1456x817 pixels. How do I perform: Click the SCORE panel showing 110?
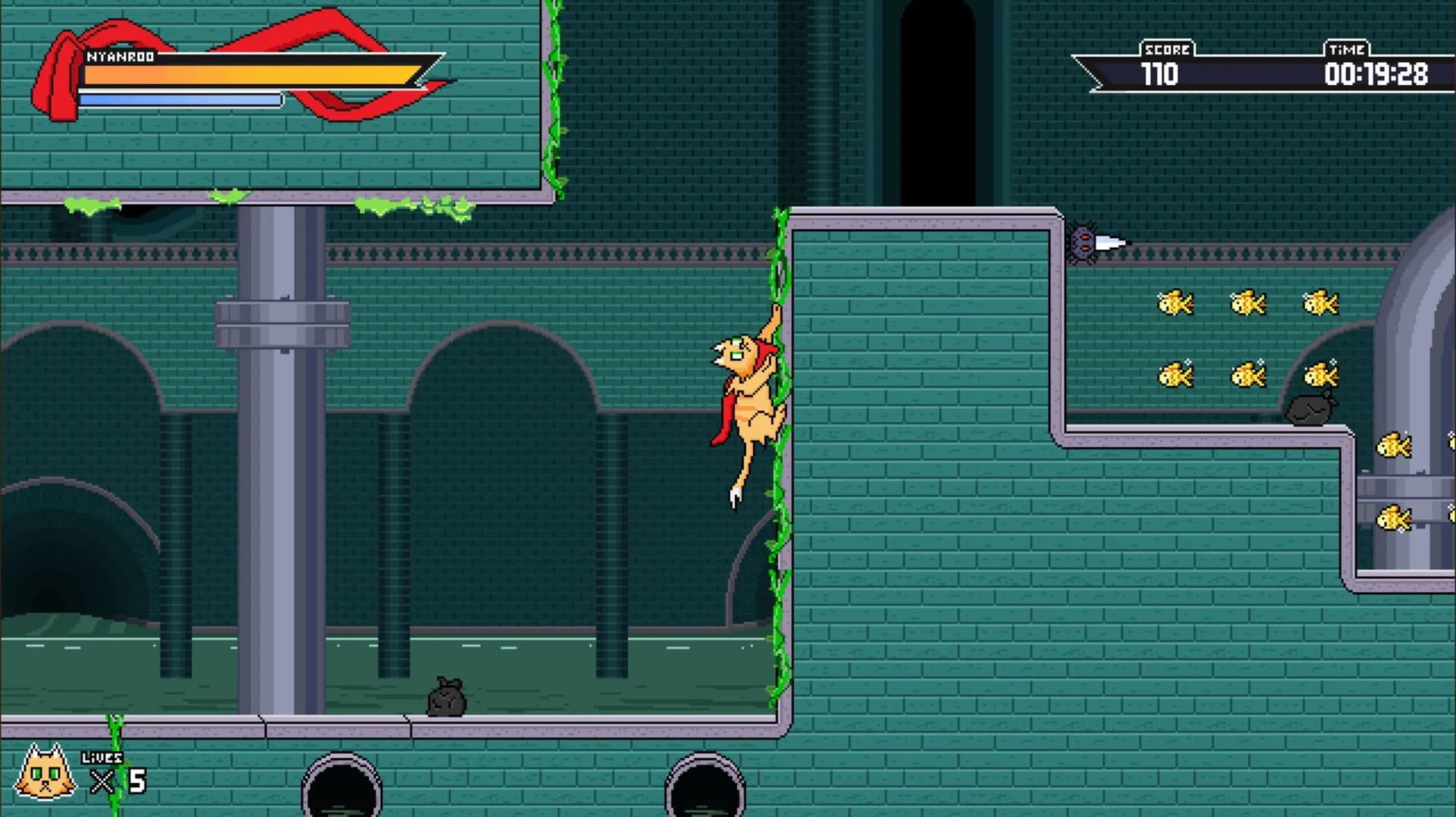pos(1166,61)
